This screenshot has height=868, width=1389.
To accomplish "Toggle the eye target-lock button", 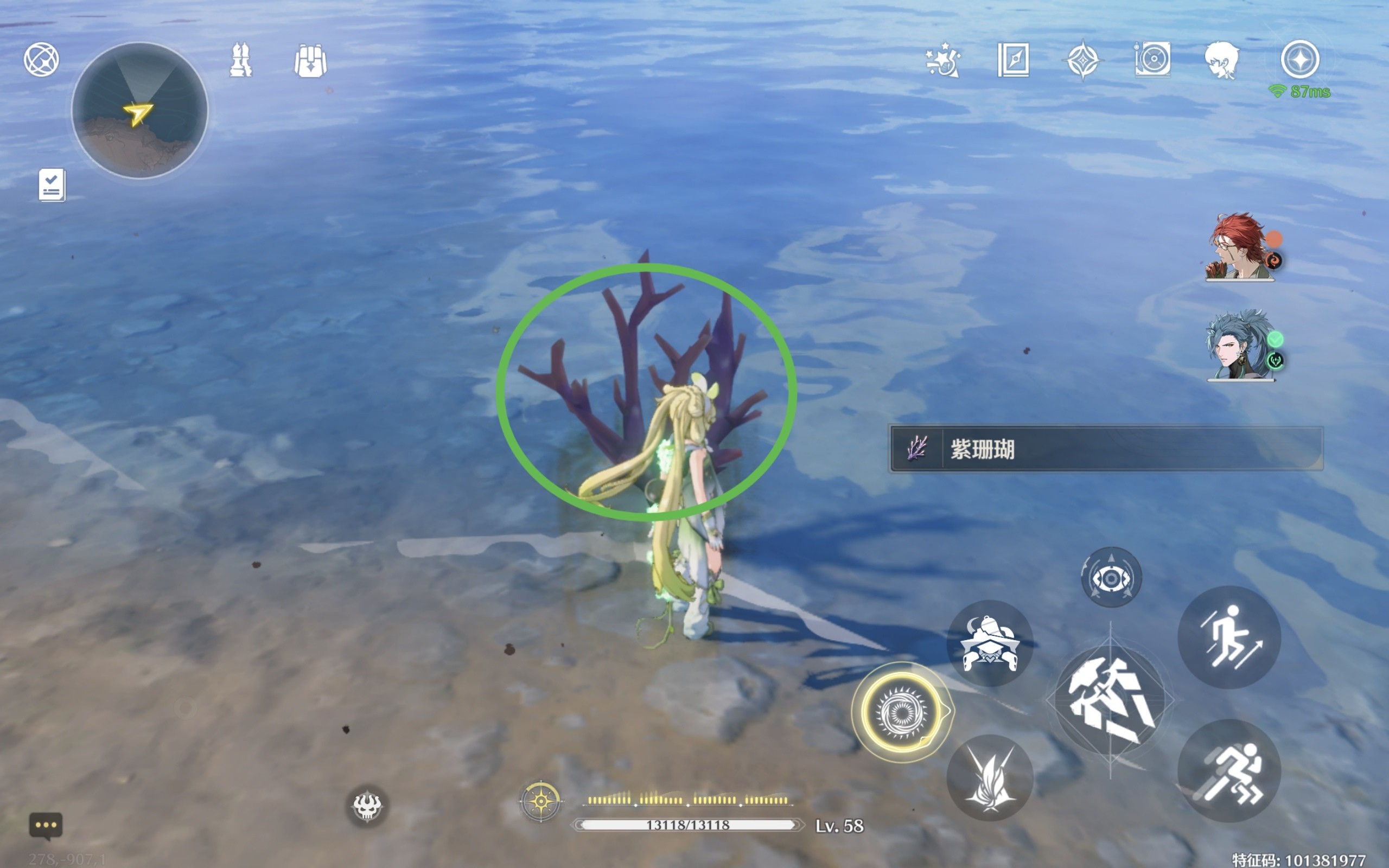I will (1111, 578).
